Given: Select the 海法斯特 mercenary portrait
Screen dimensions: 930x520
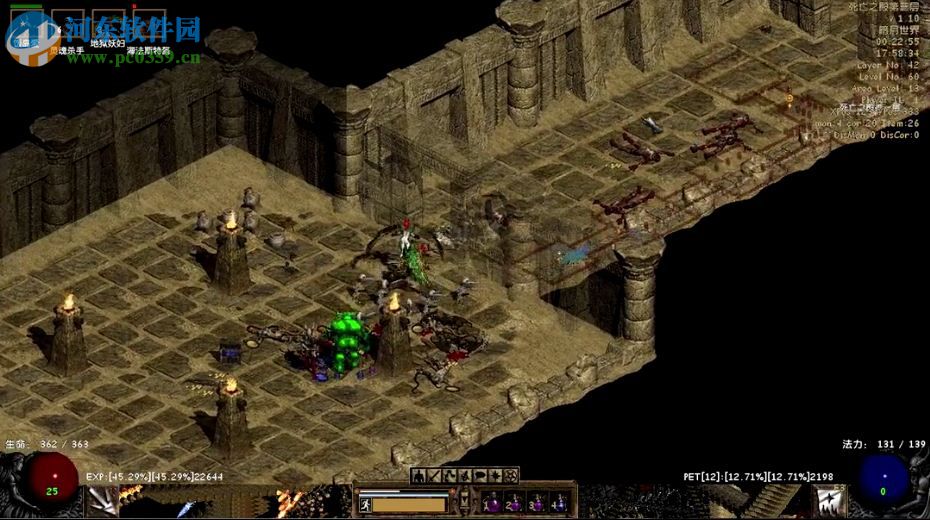Looking at the screenshot, I should (148, 23).
